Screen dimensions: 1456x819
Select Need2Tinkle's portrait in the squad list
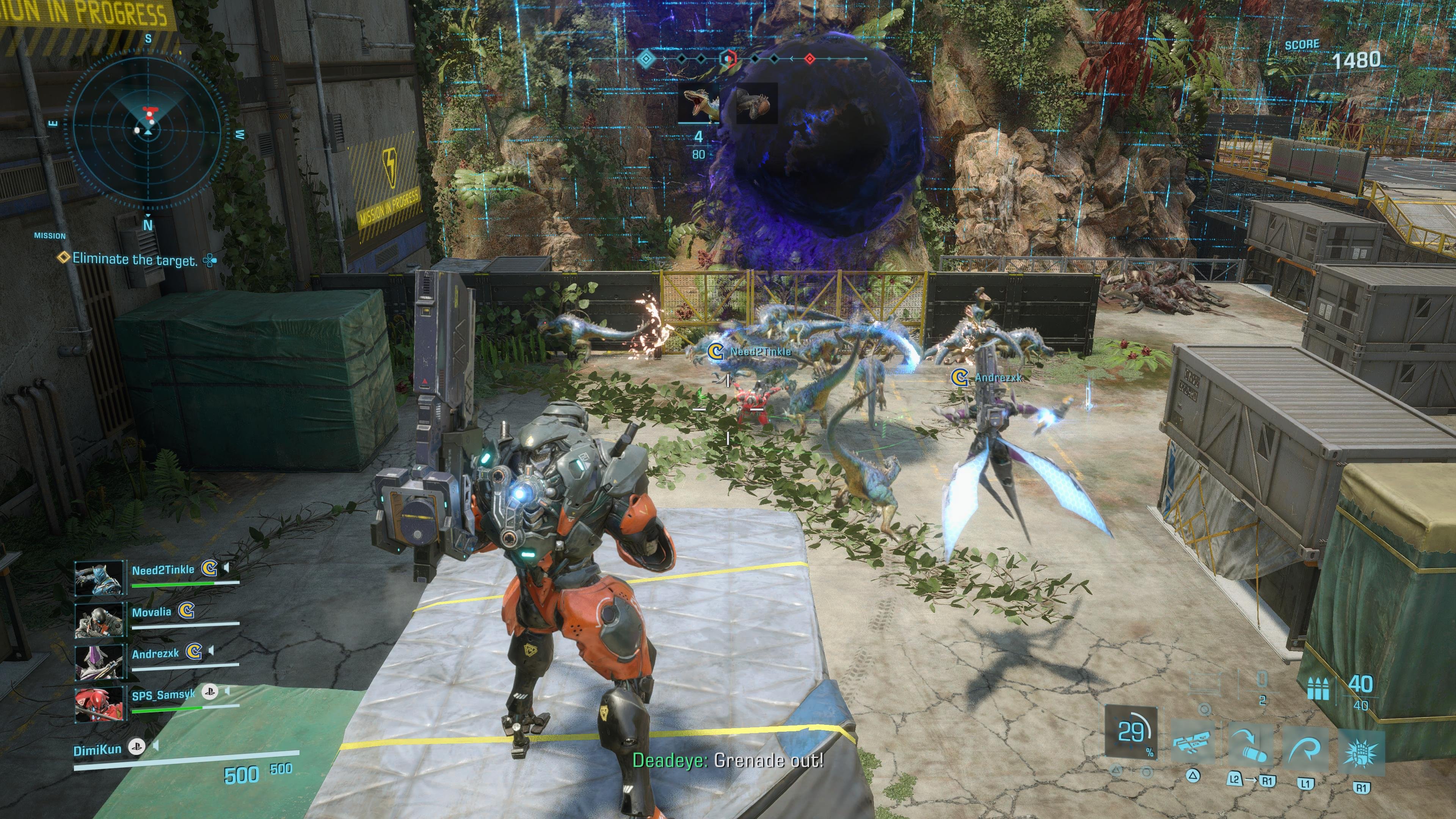point(99,577)
